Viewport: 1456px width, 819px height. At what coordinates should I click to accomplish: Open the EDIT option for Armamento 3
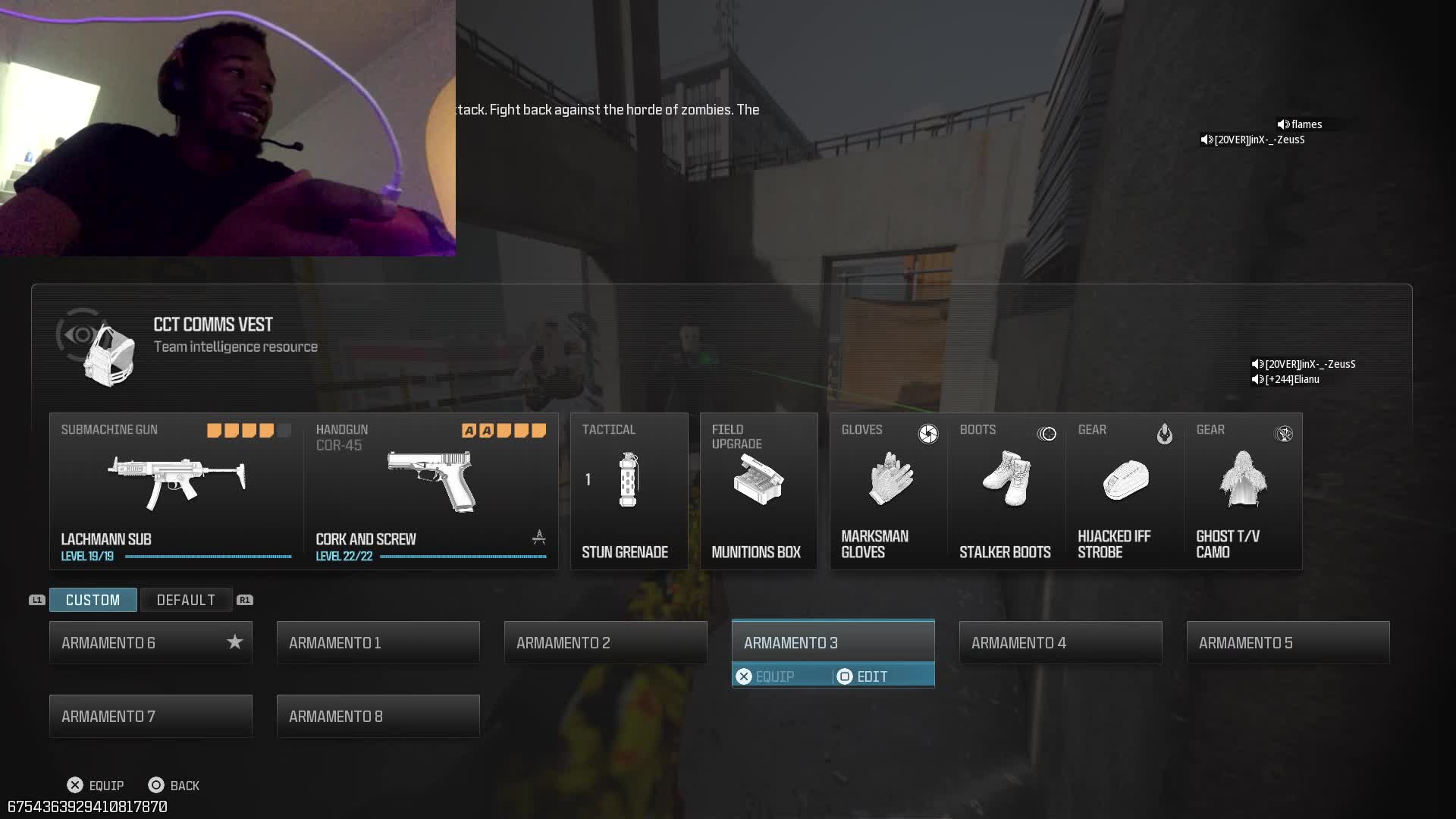tap(871, 676)
